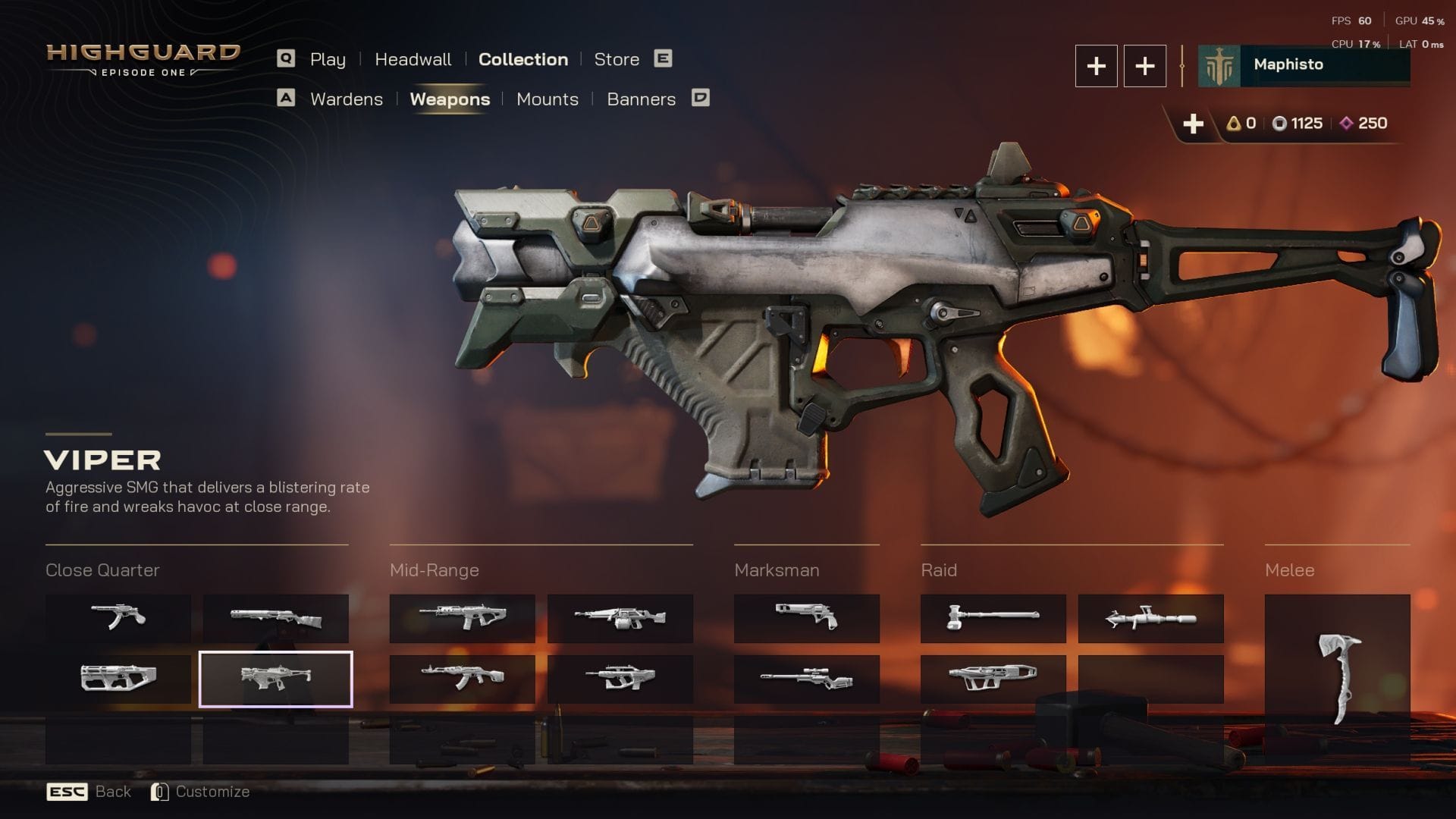
Task: Select the Weapons sub-tab
Action: pyautogui.click(x=450, y=99)
